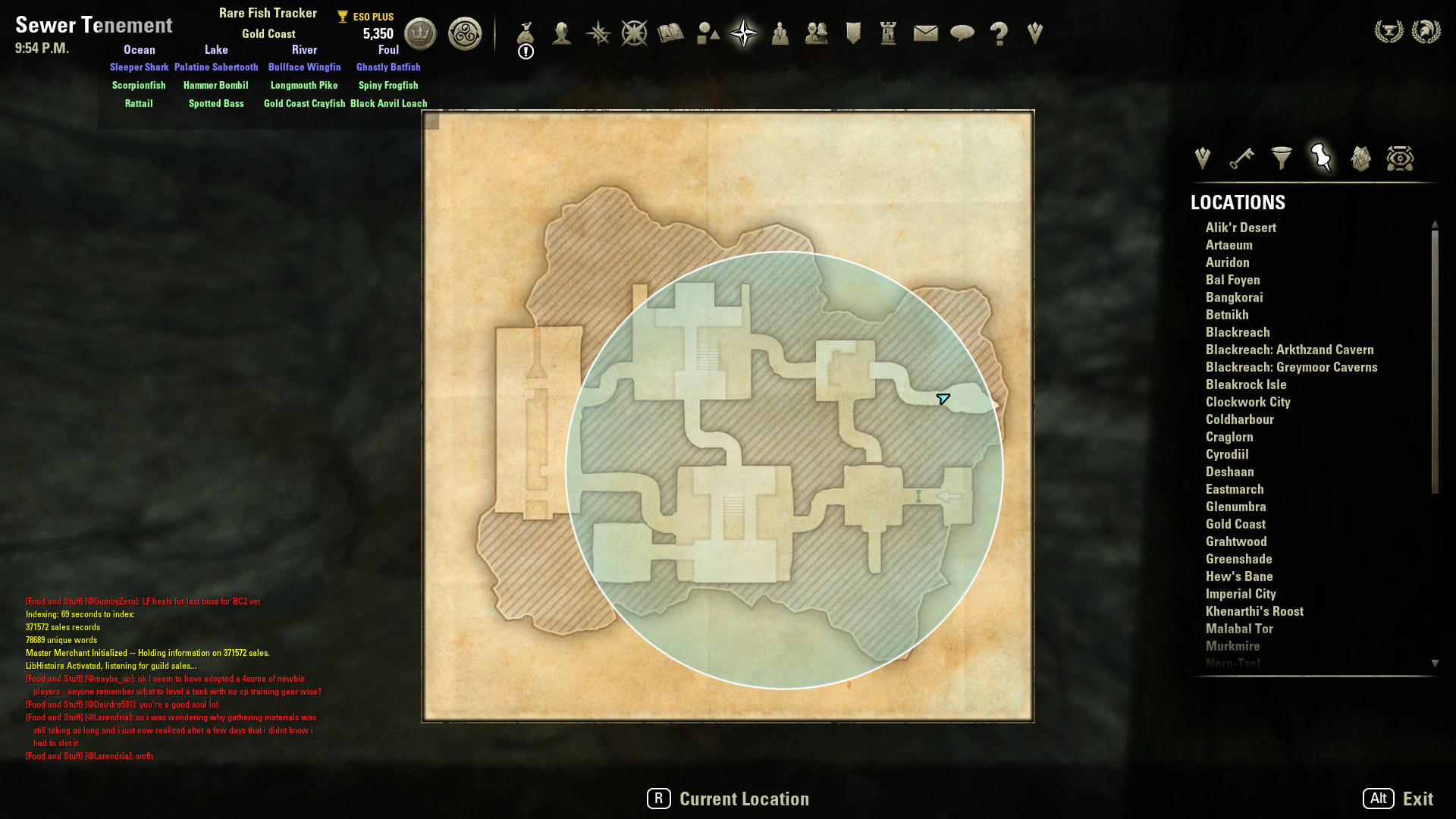
Task: Open the Crown Store crown icon
Action: (x=420, y=34)
